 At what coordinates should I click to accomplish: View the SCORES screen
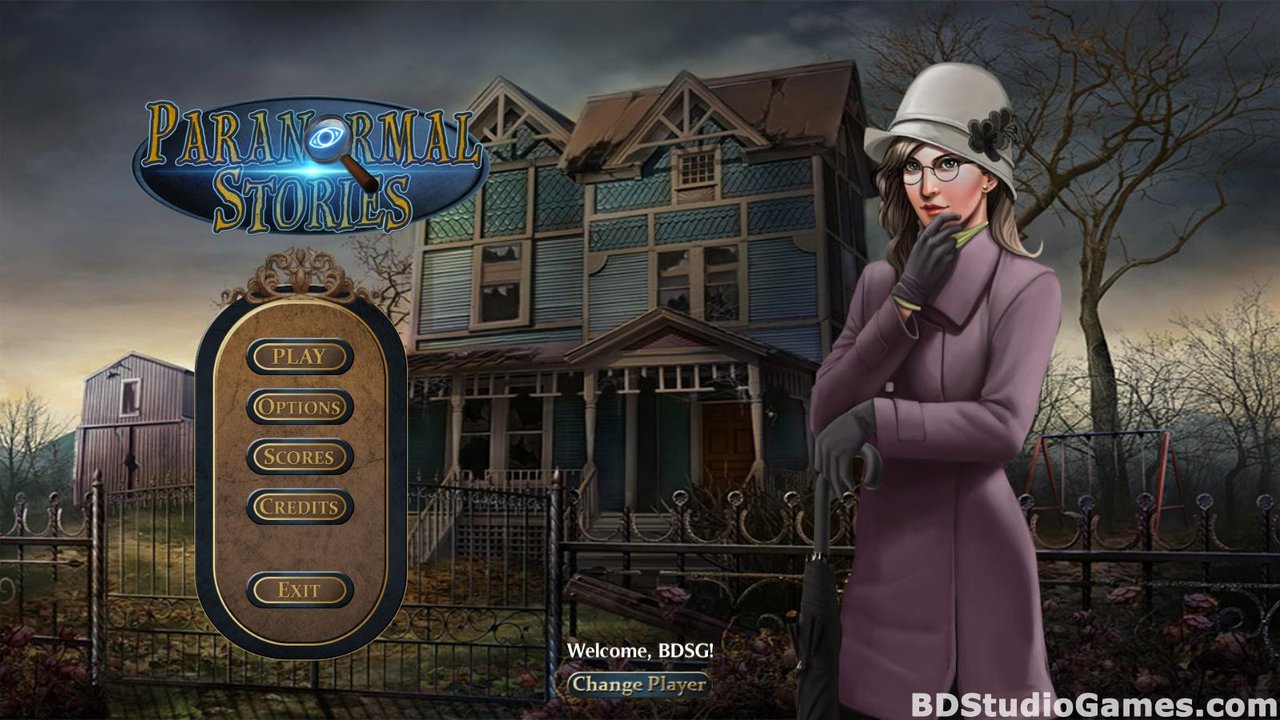point(299,457)
